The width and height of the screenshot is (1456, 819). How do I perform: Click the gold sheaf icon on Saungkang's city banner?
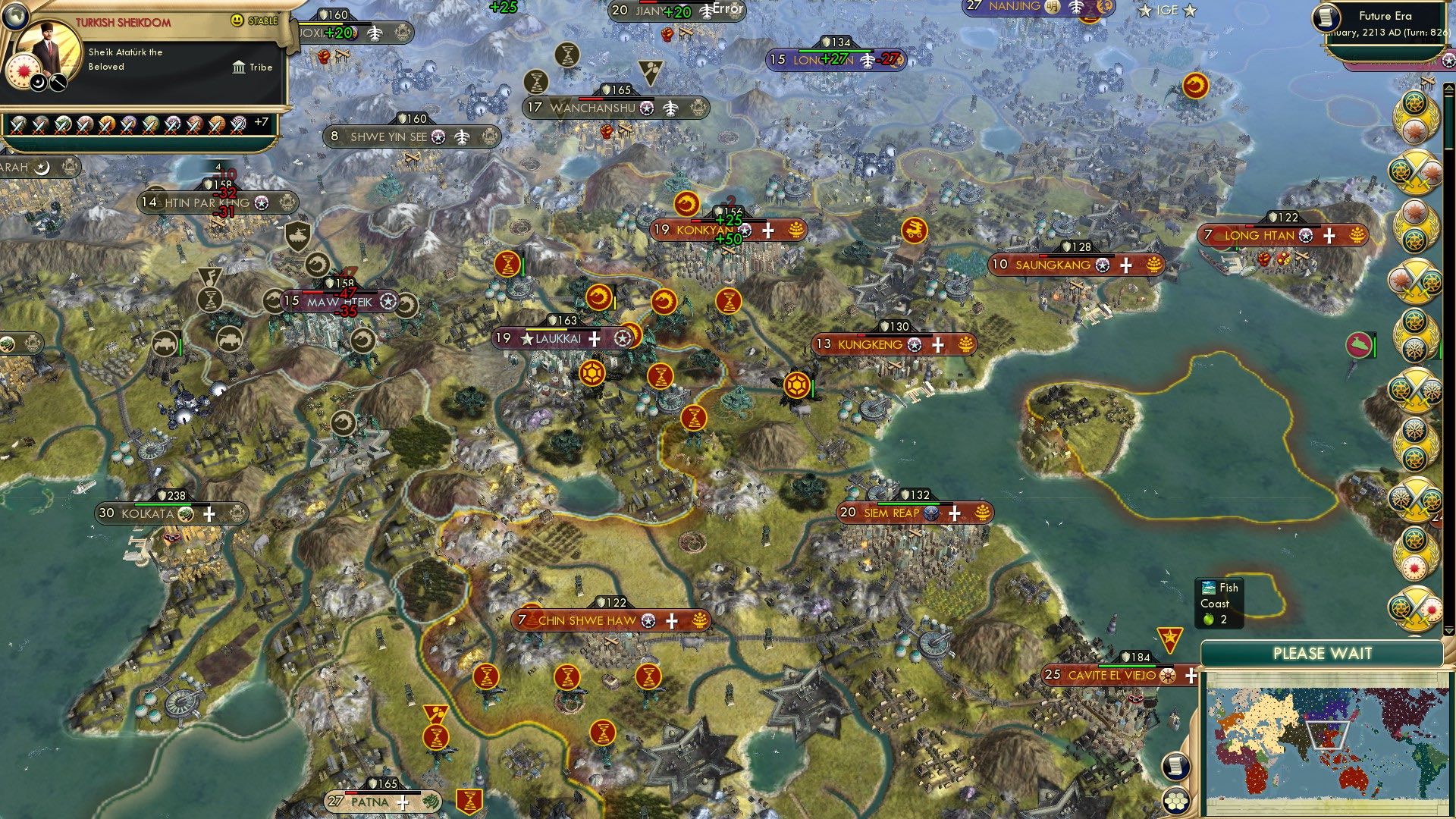tap(1155, 265)
